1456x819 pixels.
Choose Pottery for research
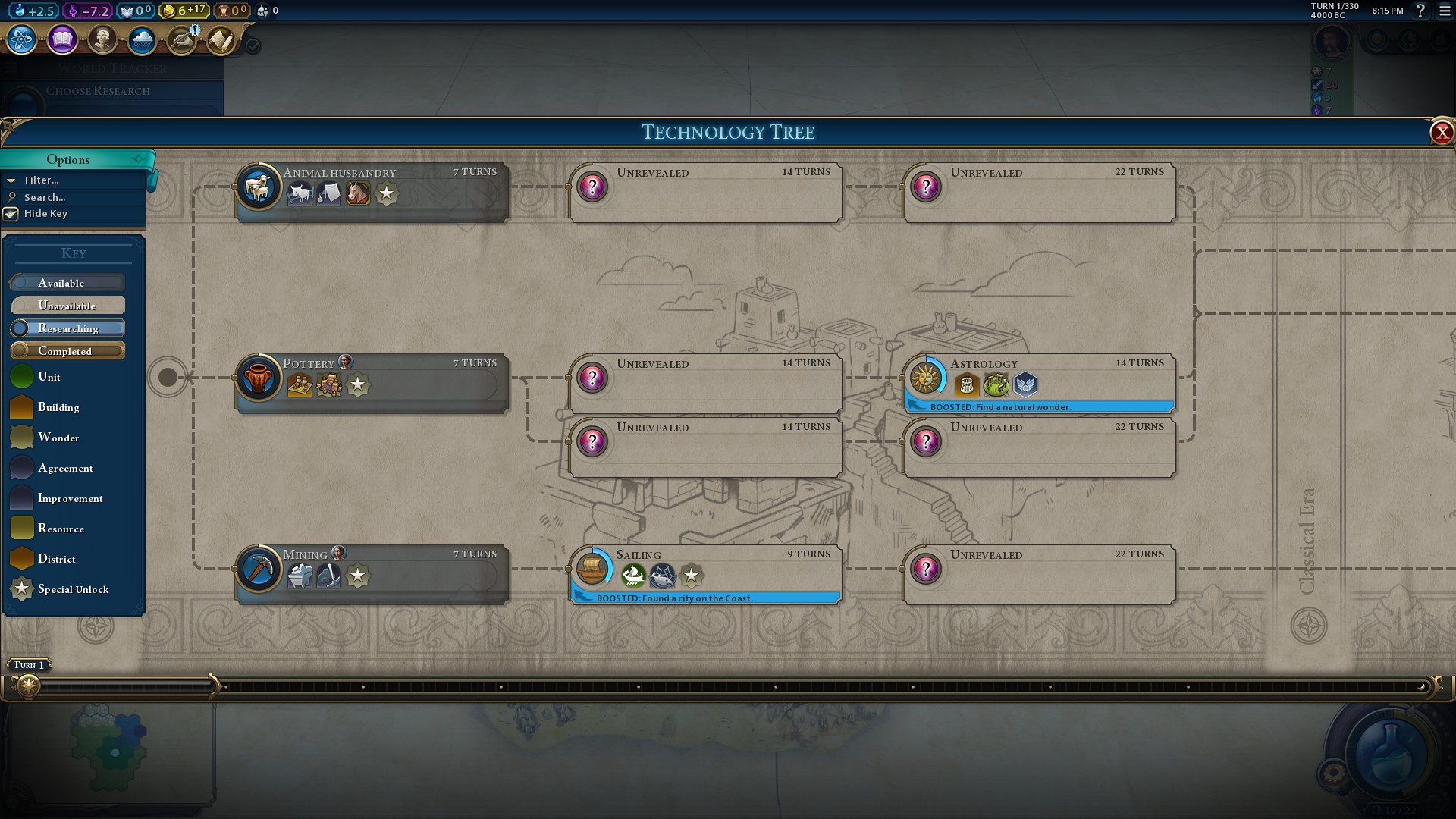(372, 382)
